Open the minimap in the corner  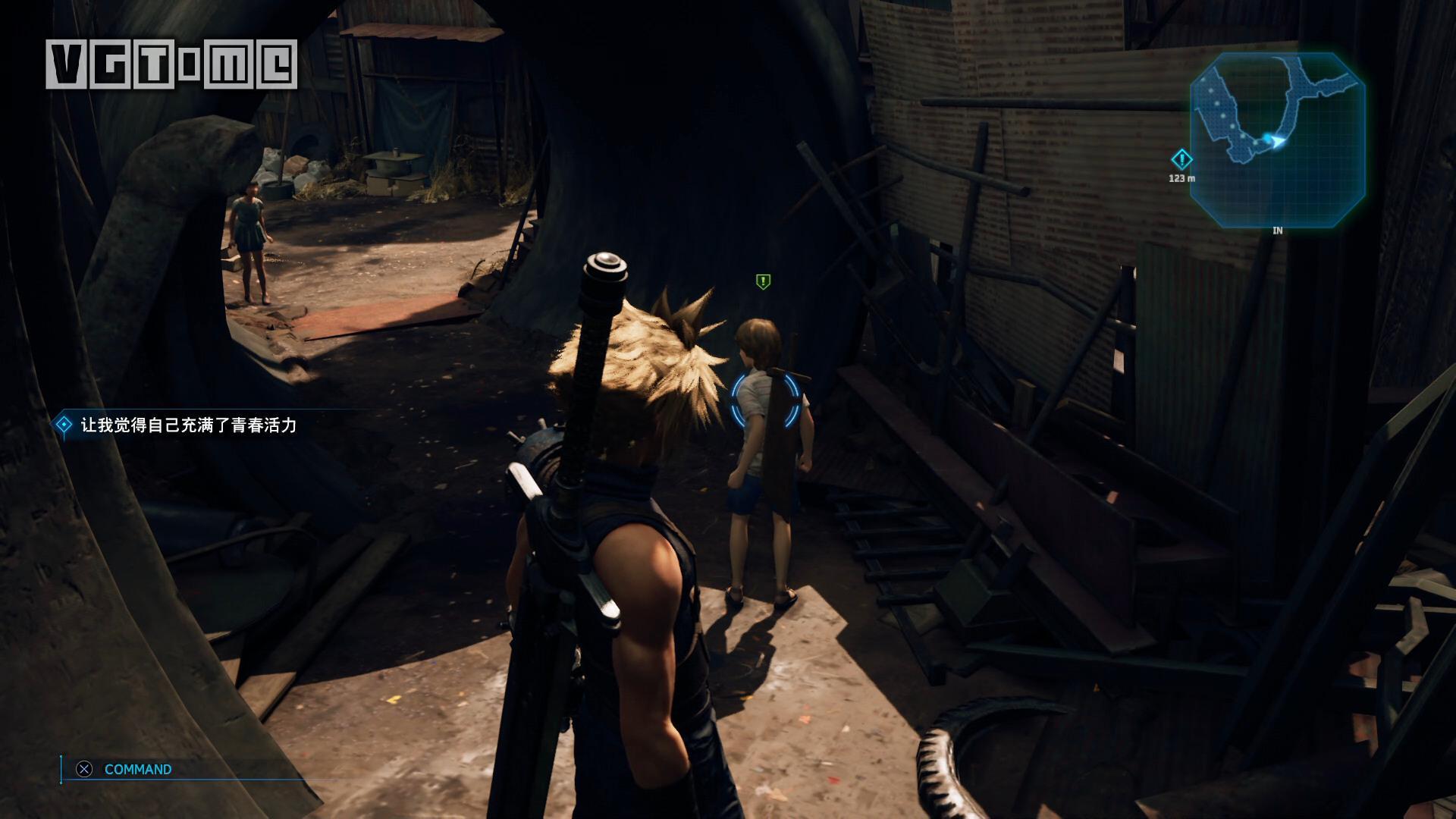1277,140
